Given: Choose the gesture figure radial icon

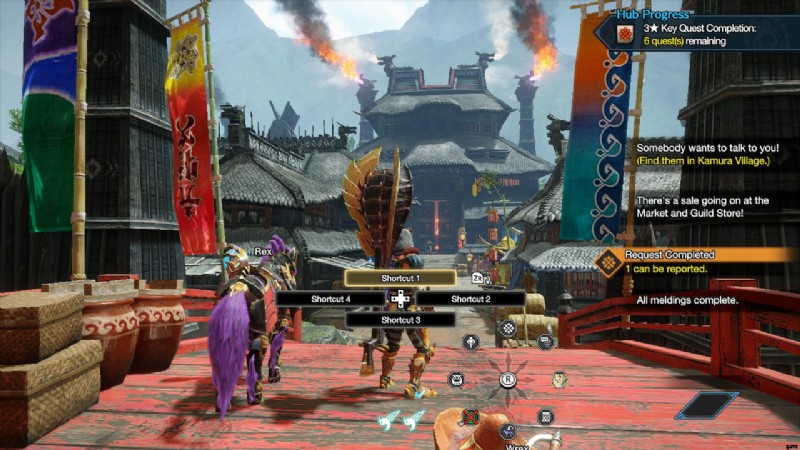Looking at the screenshot, I should (x=470, y=341).
